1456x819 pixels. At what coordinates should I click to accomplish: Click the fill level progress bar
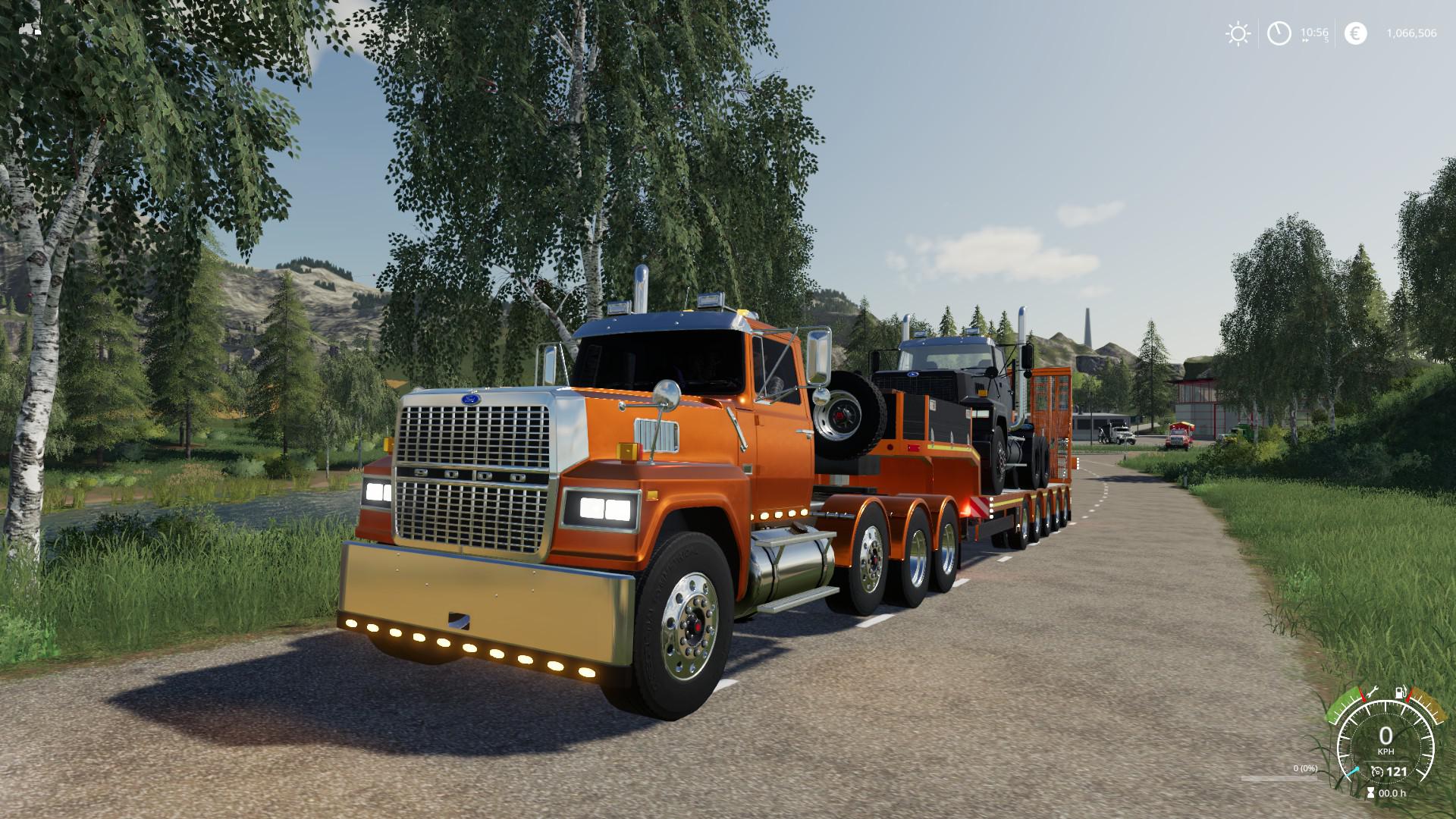coord(1279,779)
